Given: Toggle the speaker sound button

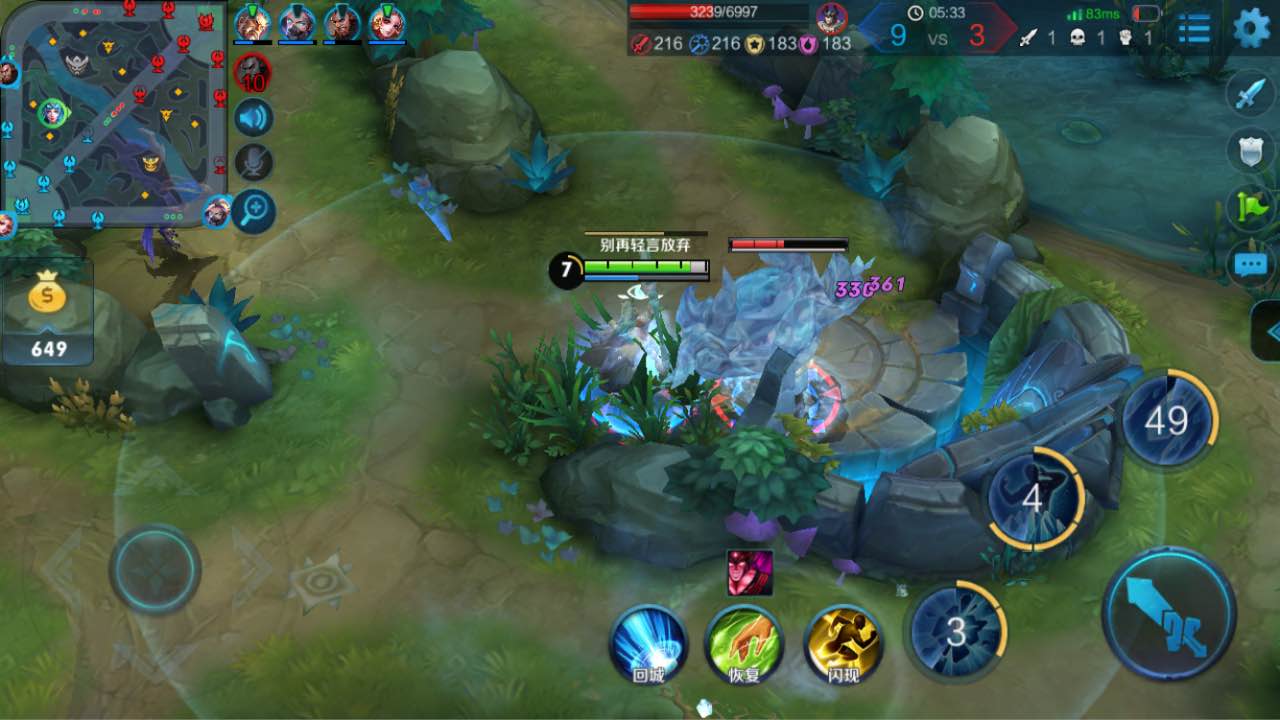Looking at the screenshot, I should coord(254,117).
